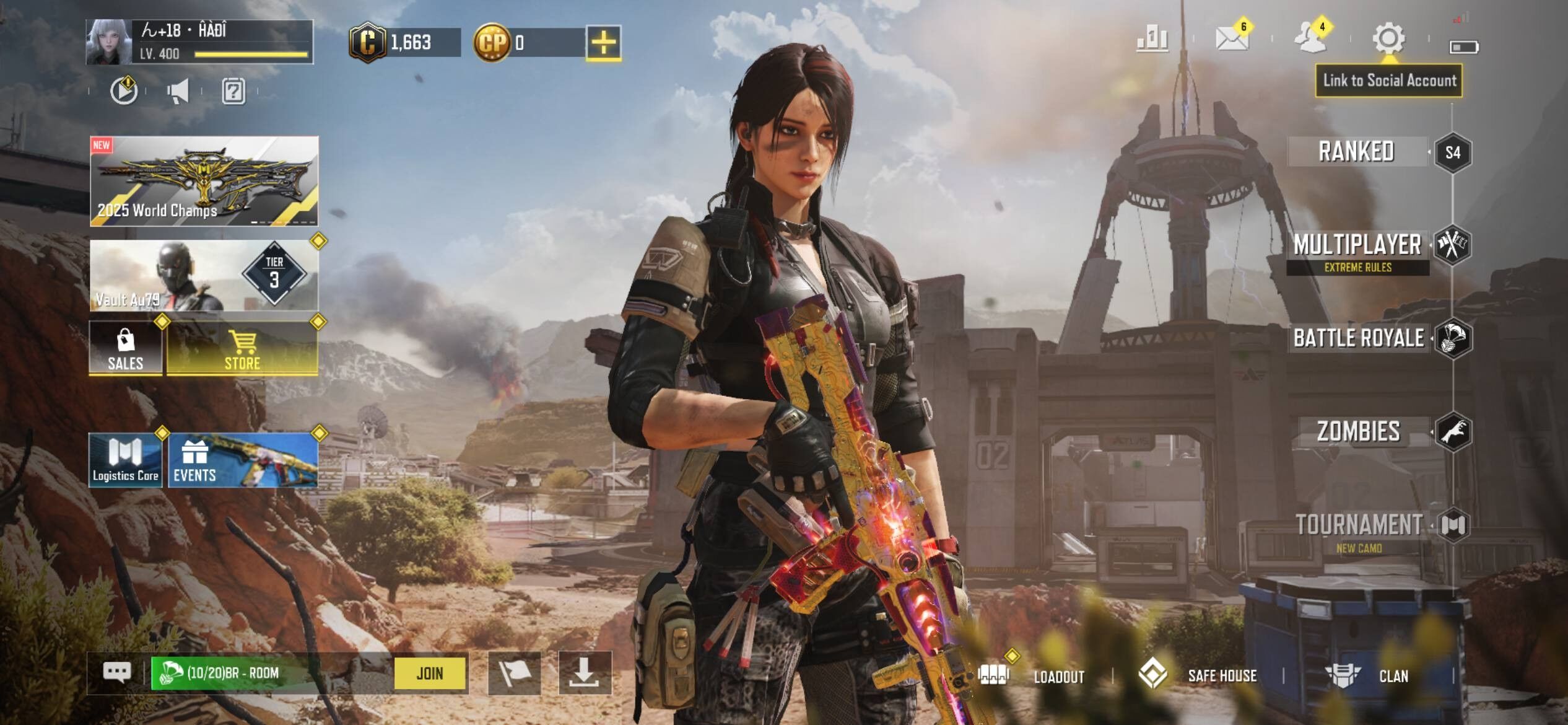Enter Battle Royale mode
The image size is (1568, 725).
1359,338
